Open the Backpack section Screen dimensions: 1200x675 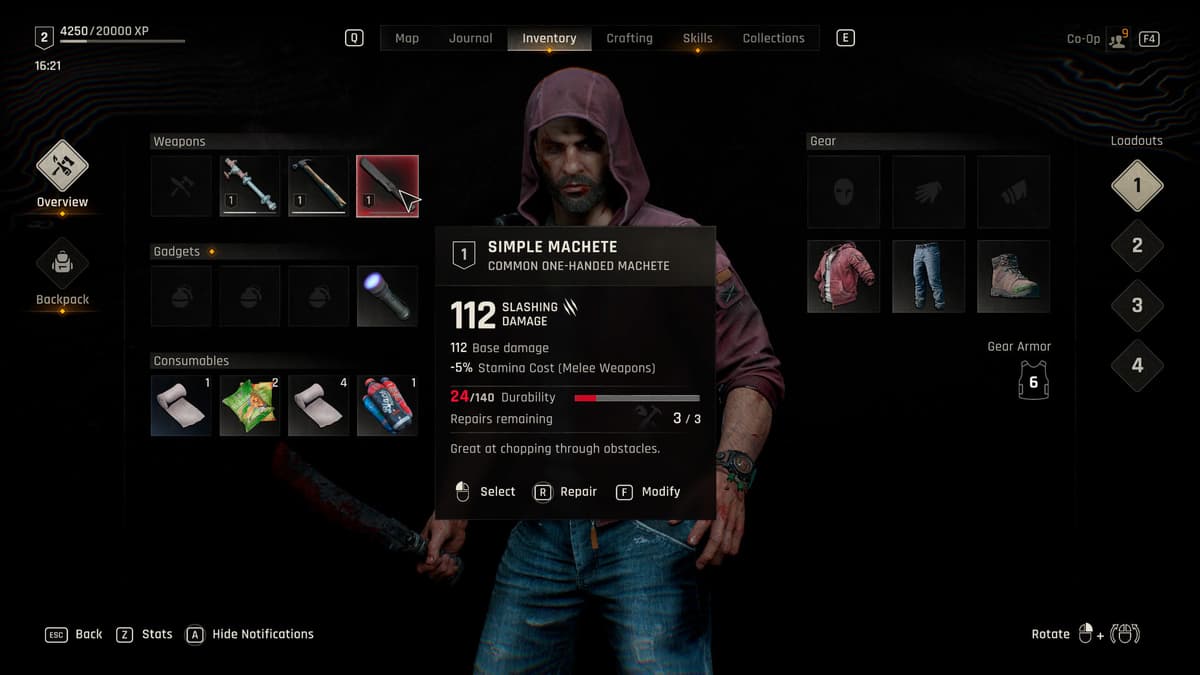pos(62,266)
